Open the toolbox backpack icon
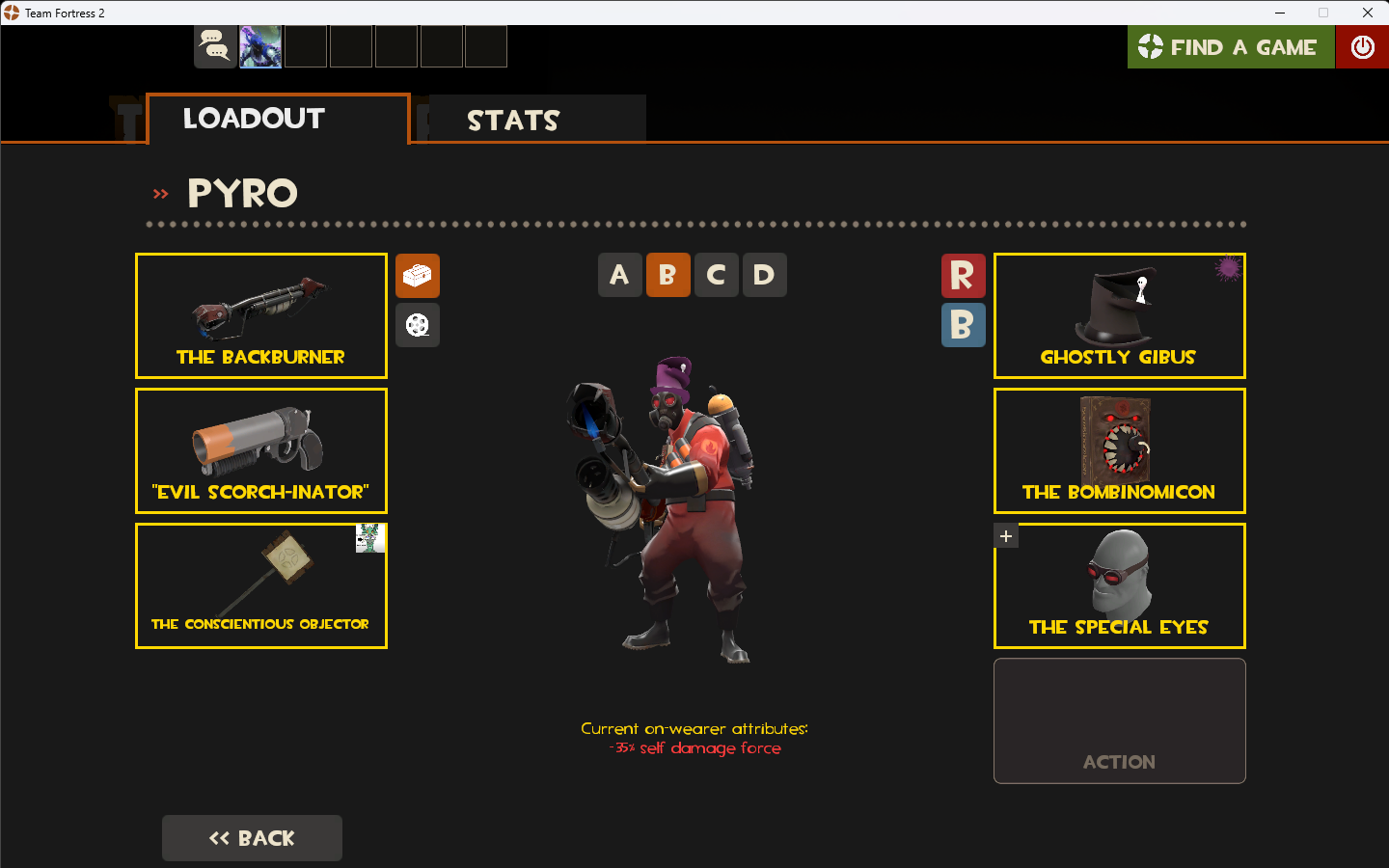 tap(418, 276)
